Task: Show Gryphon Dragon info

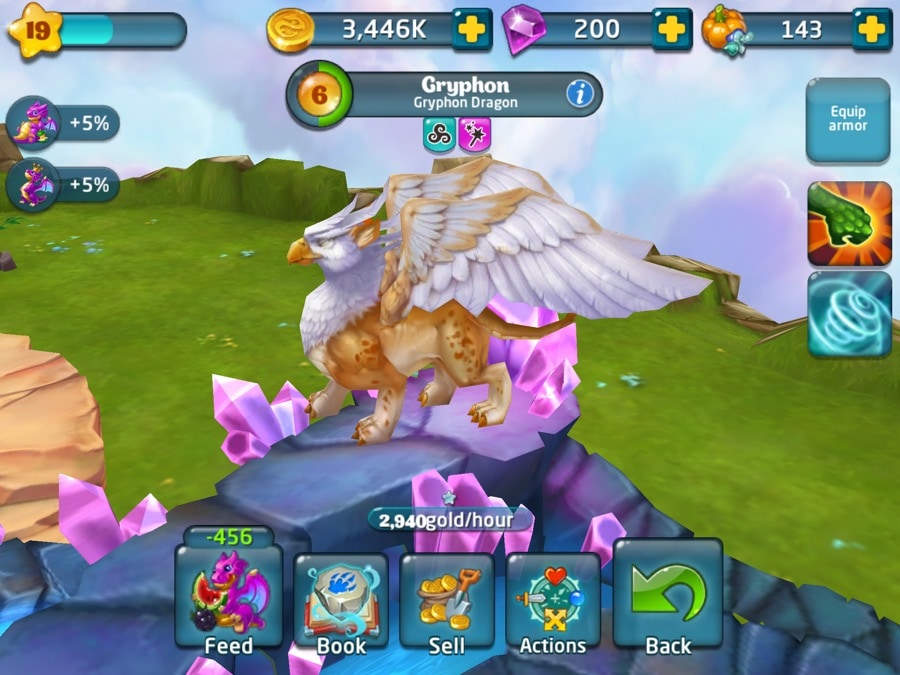Action: pos(580,94)
